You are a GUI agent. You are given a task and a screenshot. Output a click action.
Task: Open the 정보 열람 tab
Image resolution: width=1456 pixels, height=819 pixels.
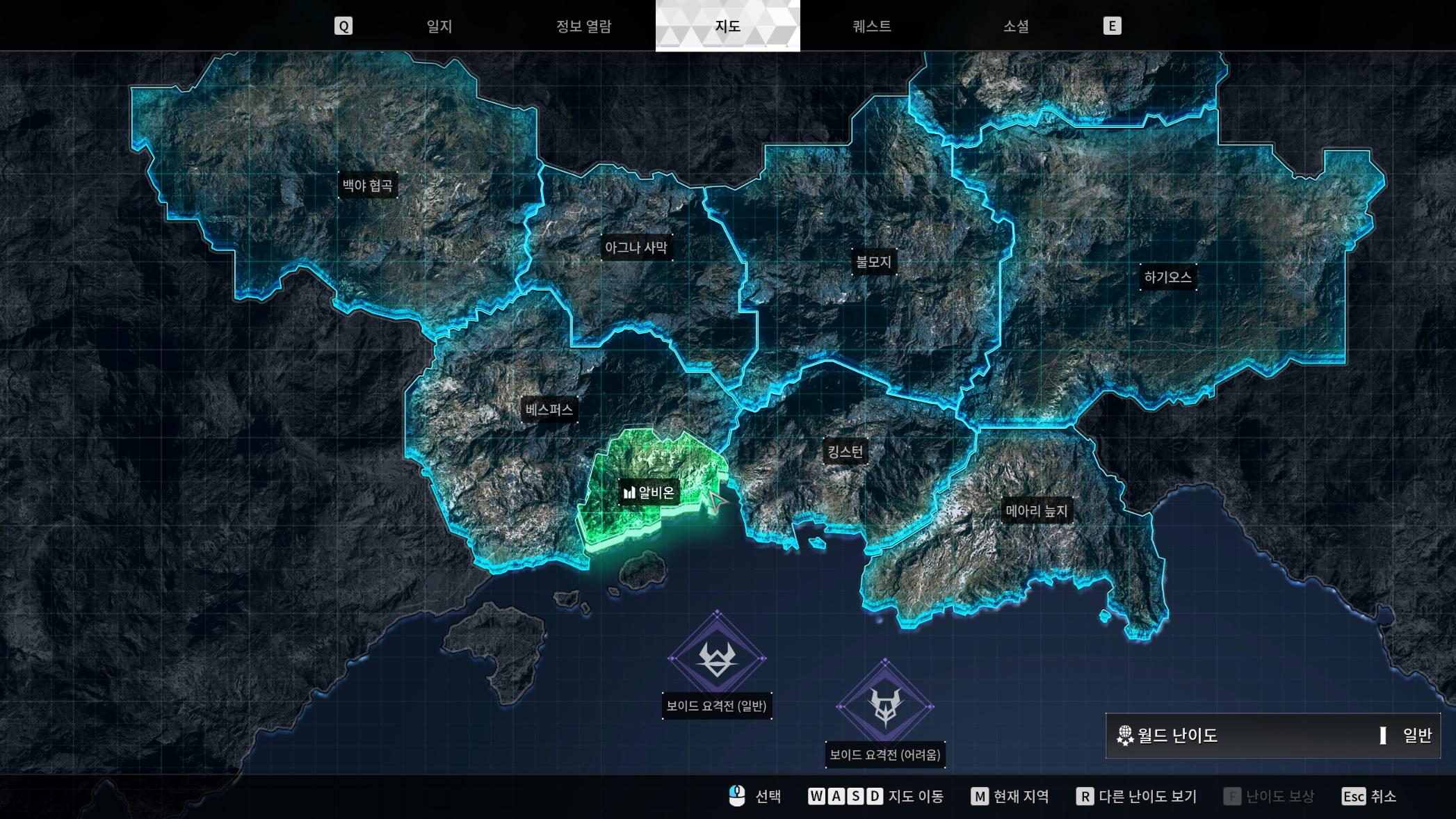coord(583,26)
